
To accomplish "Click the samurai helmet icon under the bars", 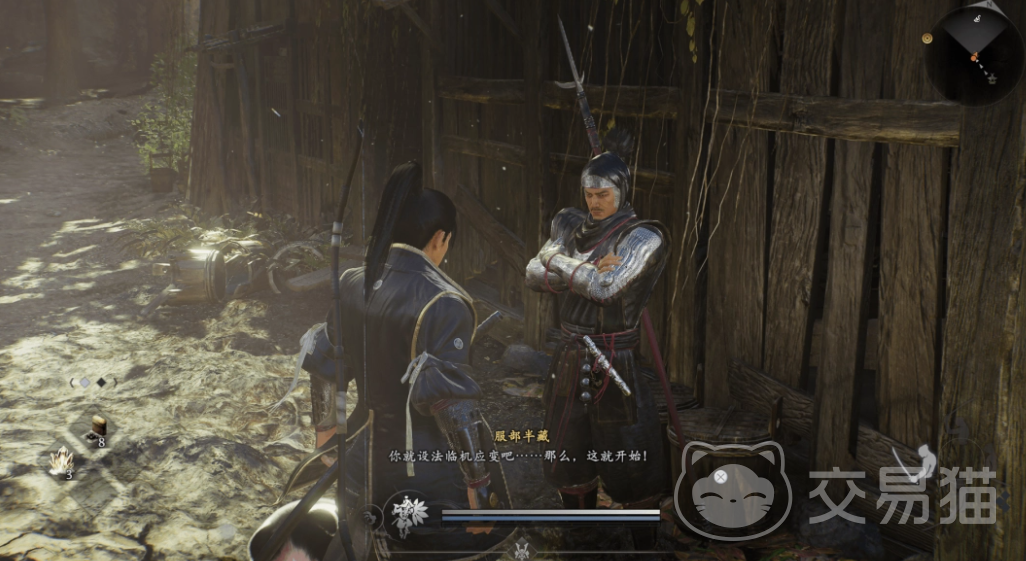I will [x=521, y=548].
